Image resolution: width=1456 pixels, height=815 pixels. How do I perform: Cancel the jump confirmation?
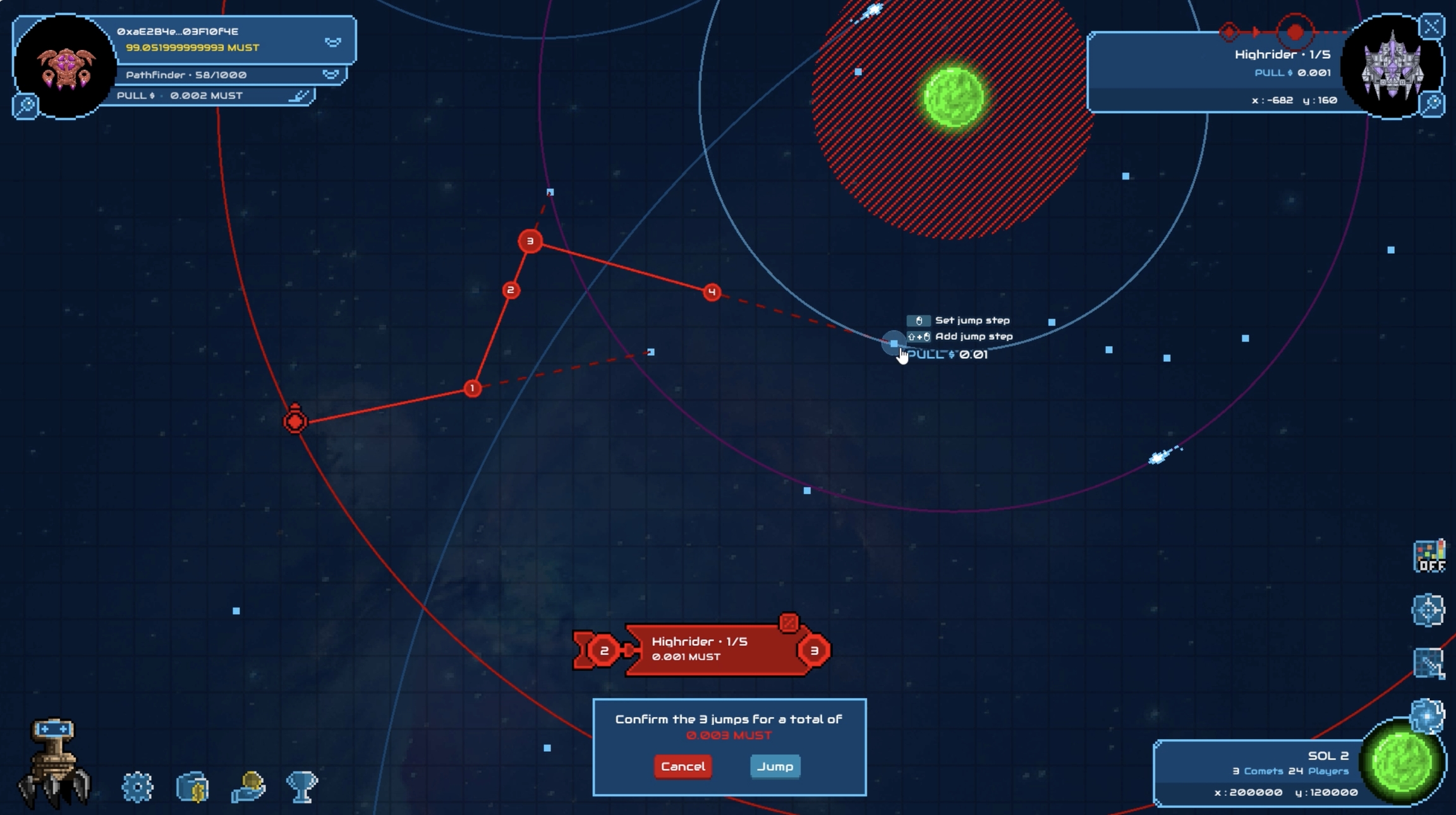tap(682, 766)
